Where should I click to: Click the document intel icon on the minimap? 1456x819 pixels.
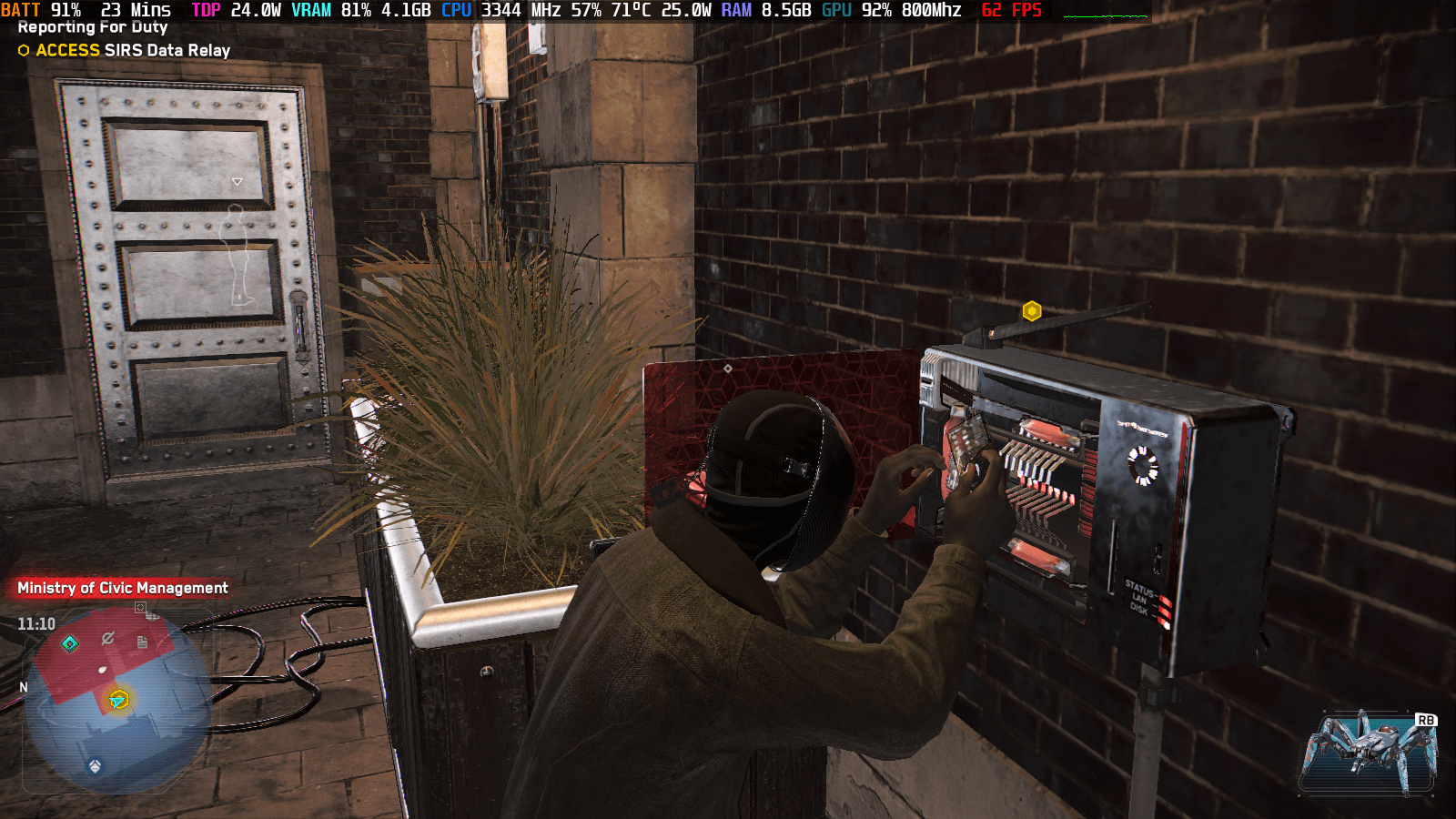click(x=141, y=642)
